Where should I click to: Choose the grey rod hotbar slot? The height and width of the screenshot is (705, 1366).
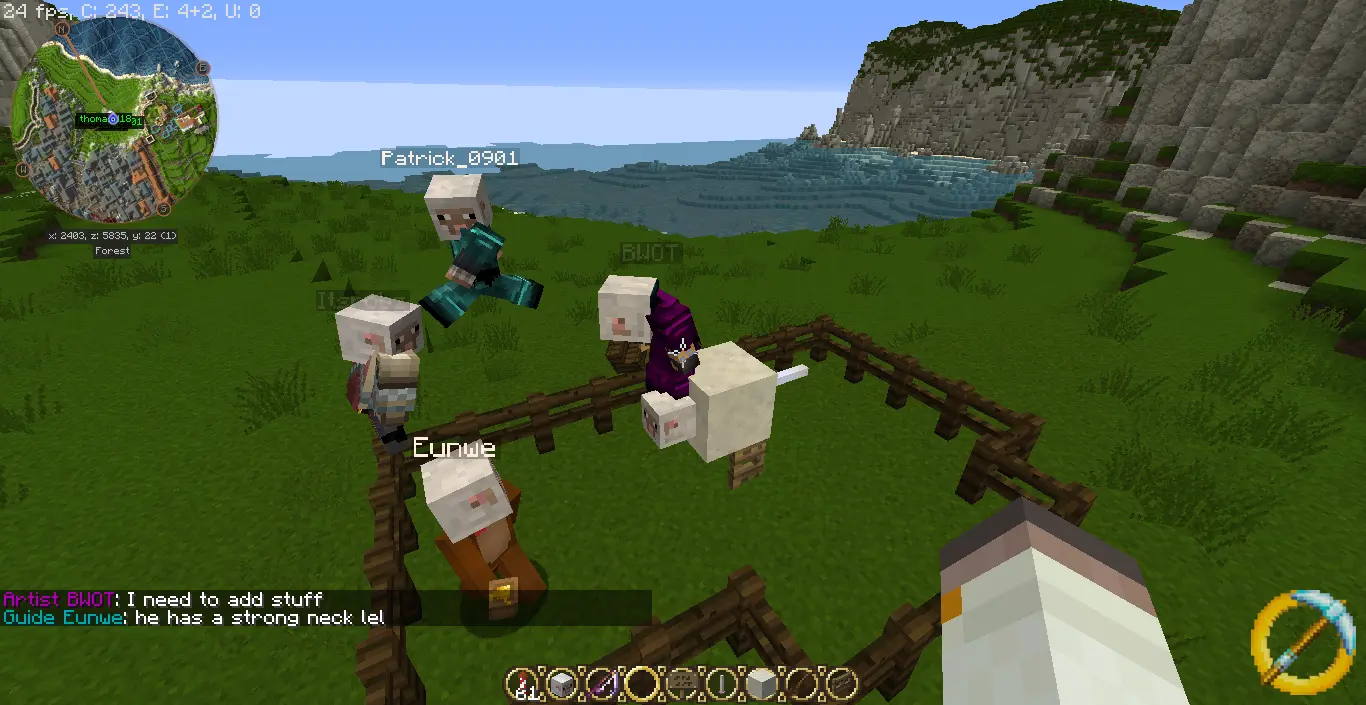click(722, 684)
